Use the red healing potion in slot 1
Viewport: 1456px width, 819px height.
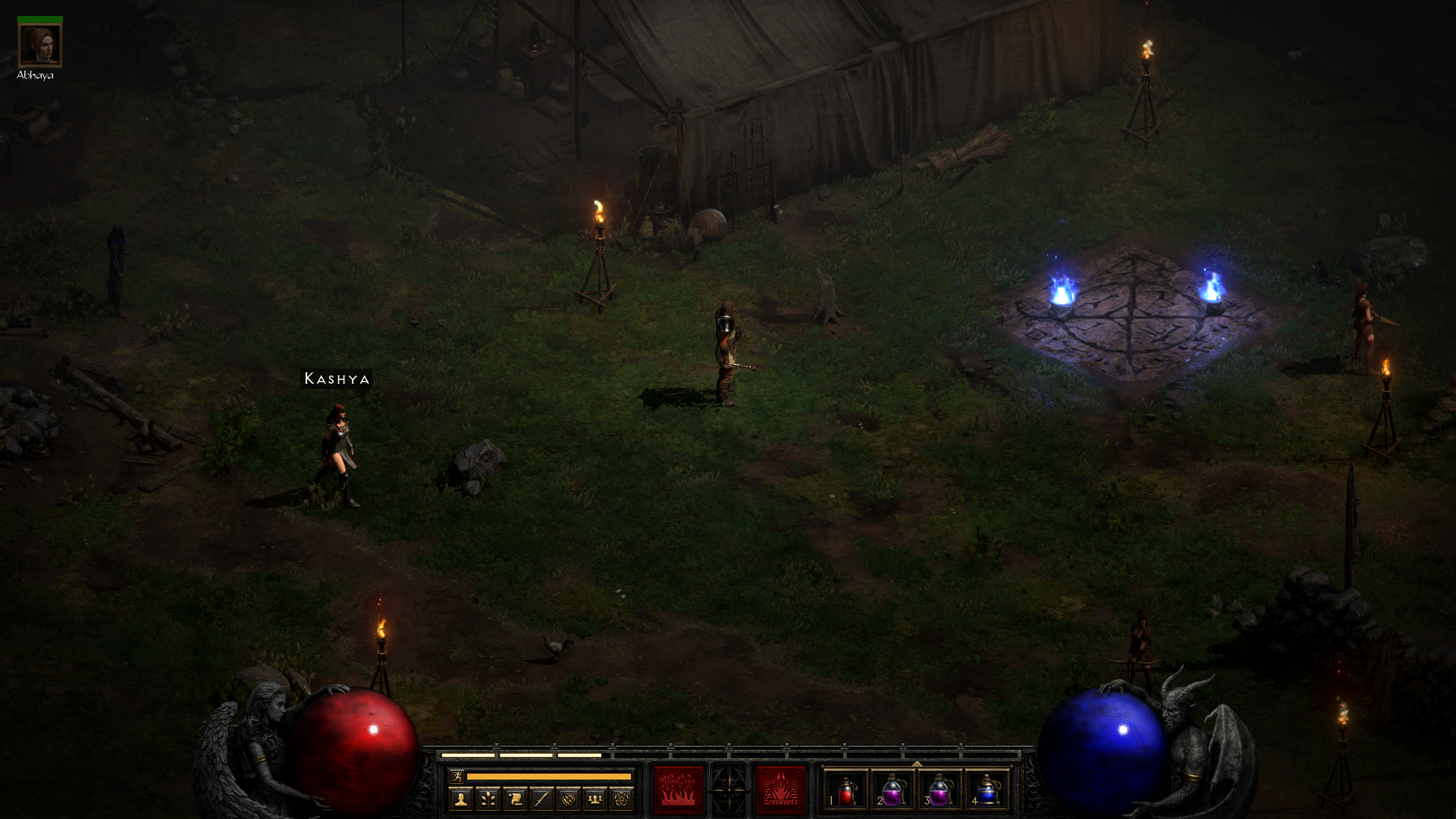[846, 791]
